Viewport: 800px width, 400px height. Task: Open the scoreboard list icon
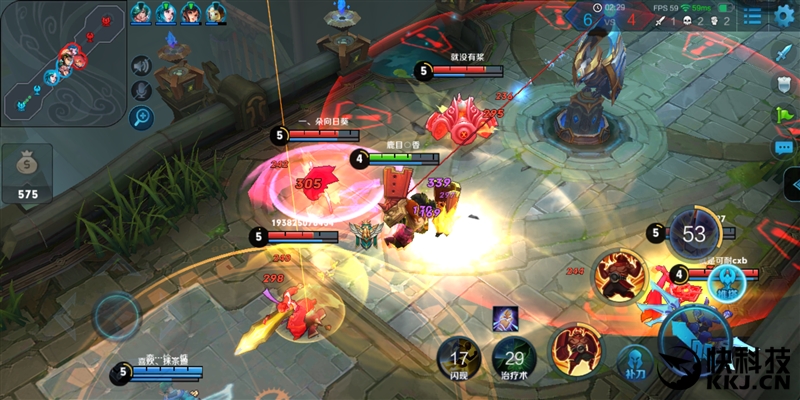(751, 17)
